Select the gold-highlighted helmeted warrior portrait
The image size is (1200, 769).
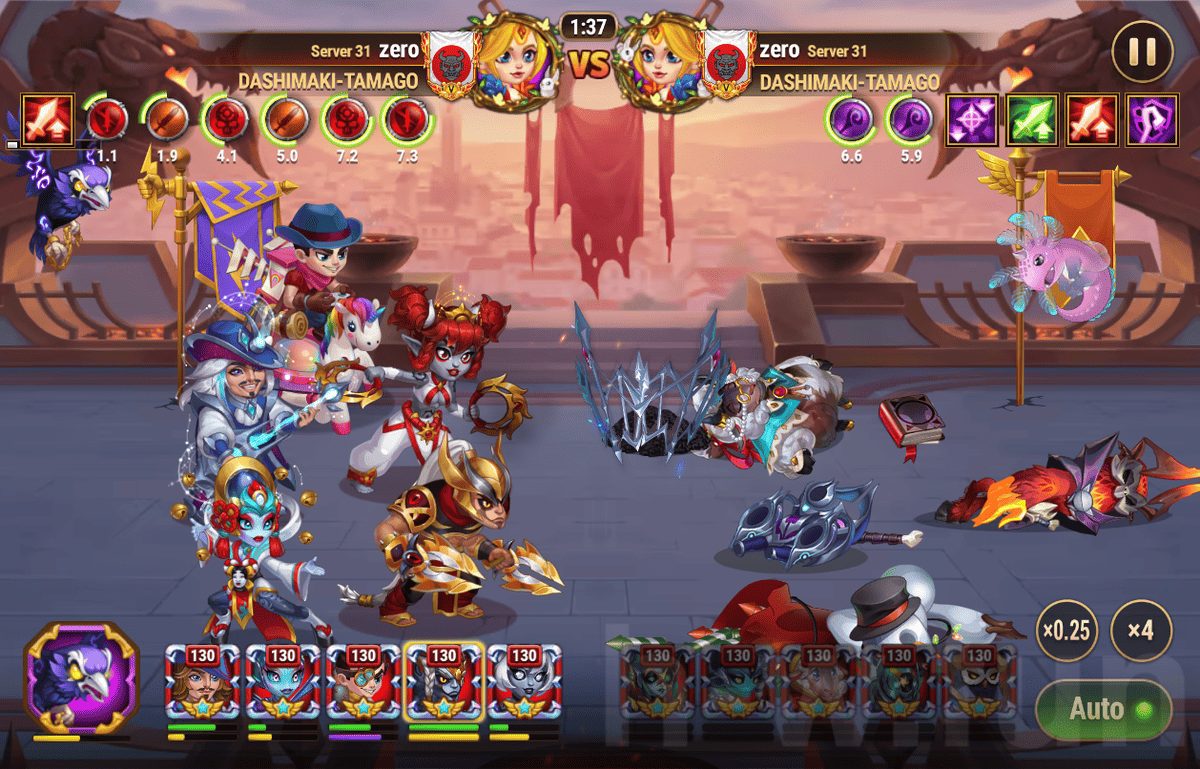click(x=444, y=683)
